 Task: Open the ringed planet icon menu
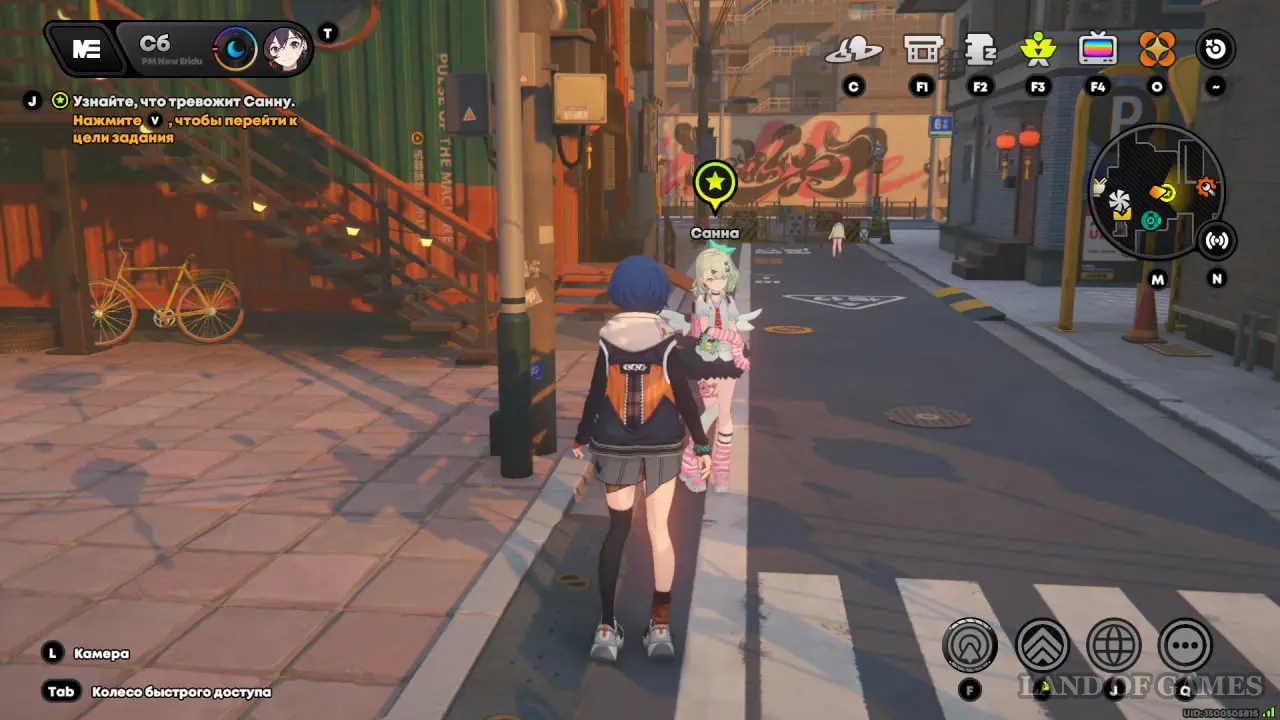[x=853, y=49]
